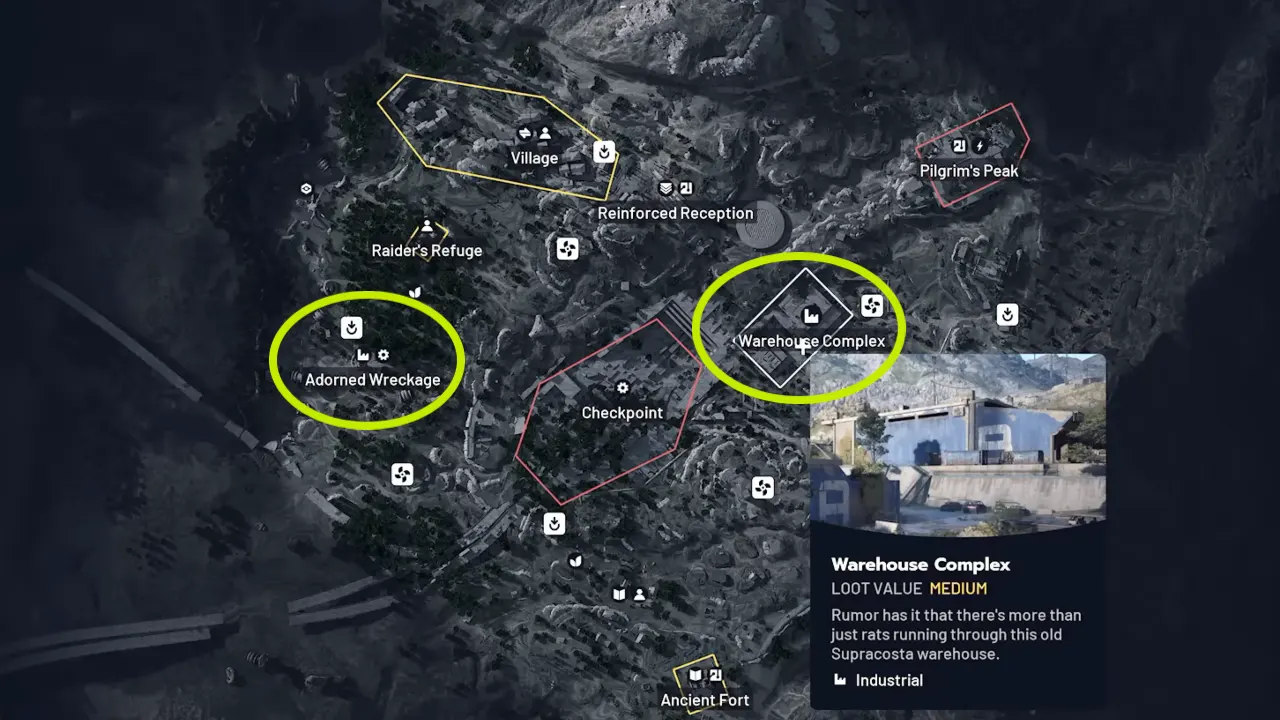Click the Industrial factory icon at Warehouse Complex
The height and width of the screenshot is (720, 1280).
click(x=813, y=314)
